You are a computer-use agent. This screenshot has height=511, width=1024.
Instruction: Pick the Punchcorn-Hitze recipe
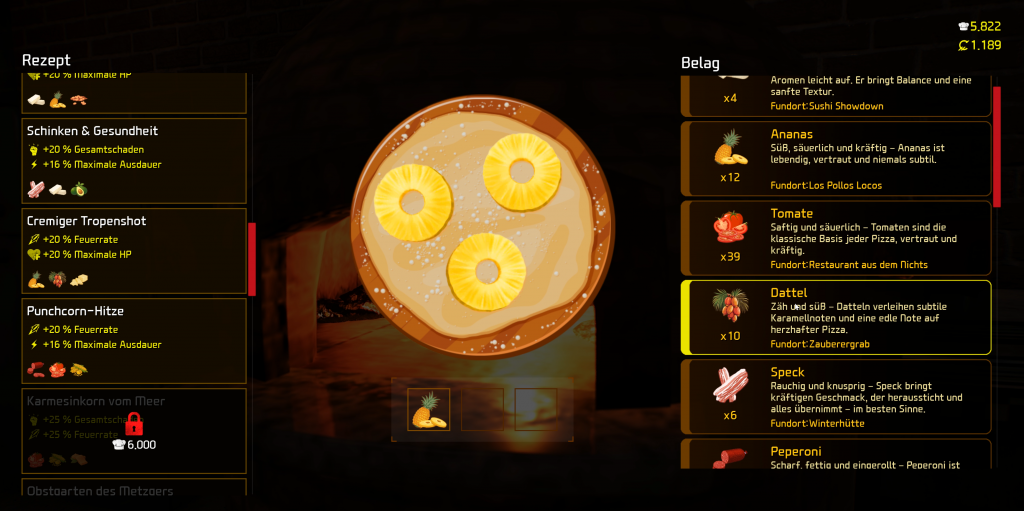point(134,340)
